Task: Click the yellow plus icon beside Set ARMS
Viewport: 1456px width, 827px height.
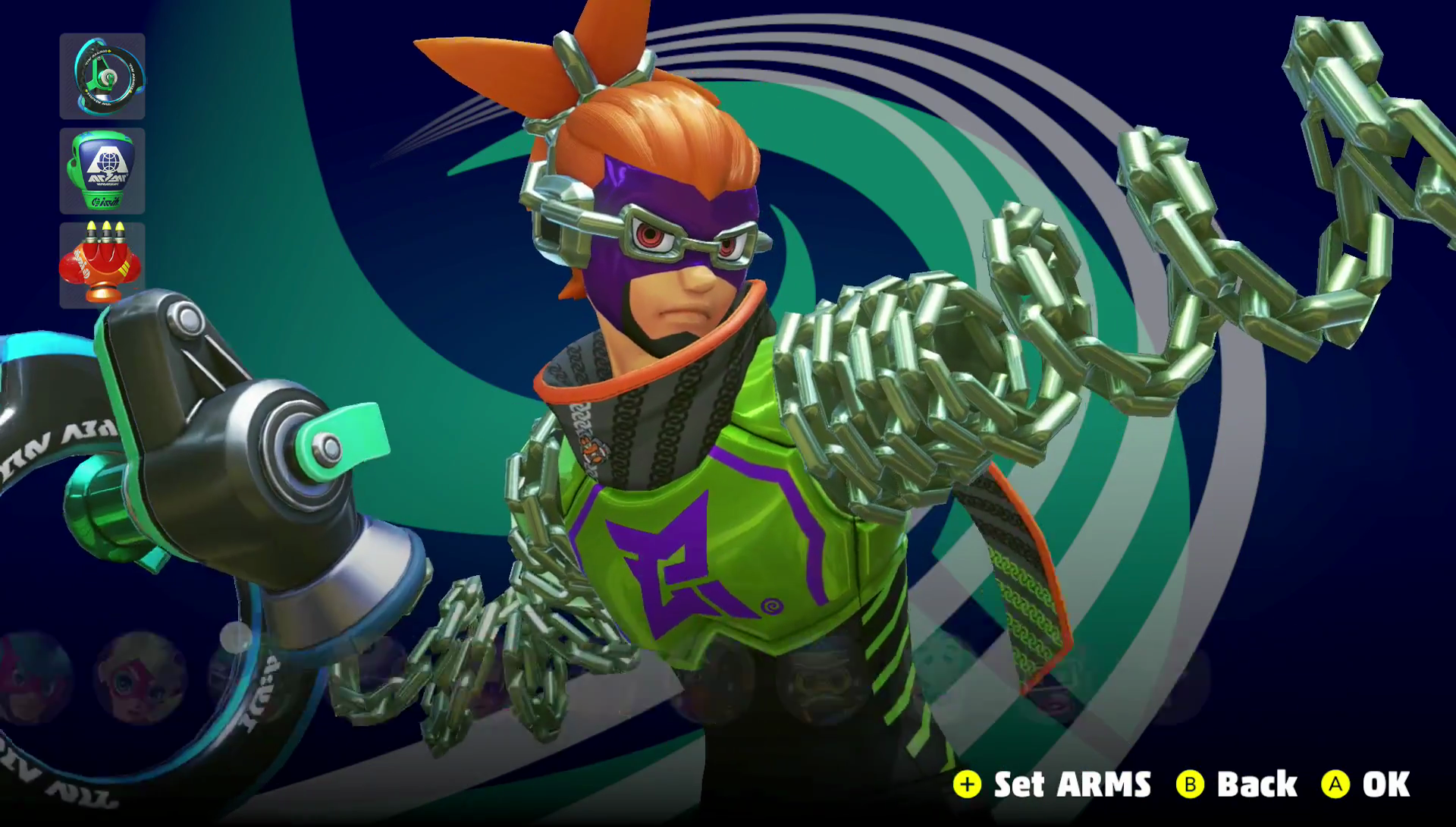Action: [x=968, y=784]
